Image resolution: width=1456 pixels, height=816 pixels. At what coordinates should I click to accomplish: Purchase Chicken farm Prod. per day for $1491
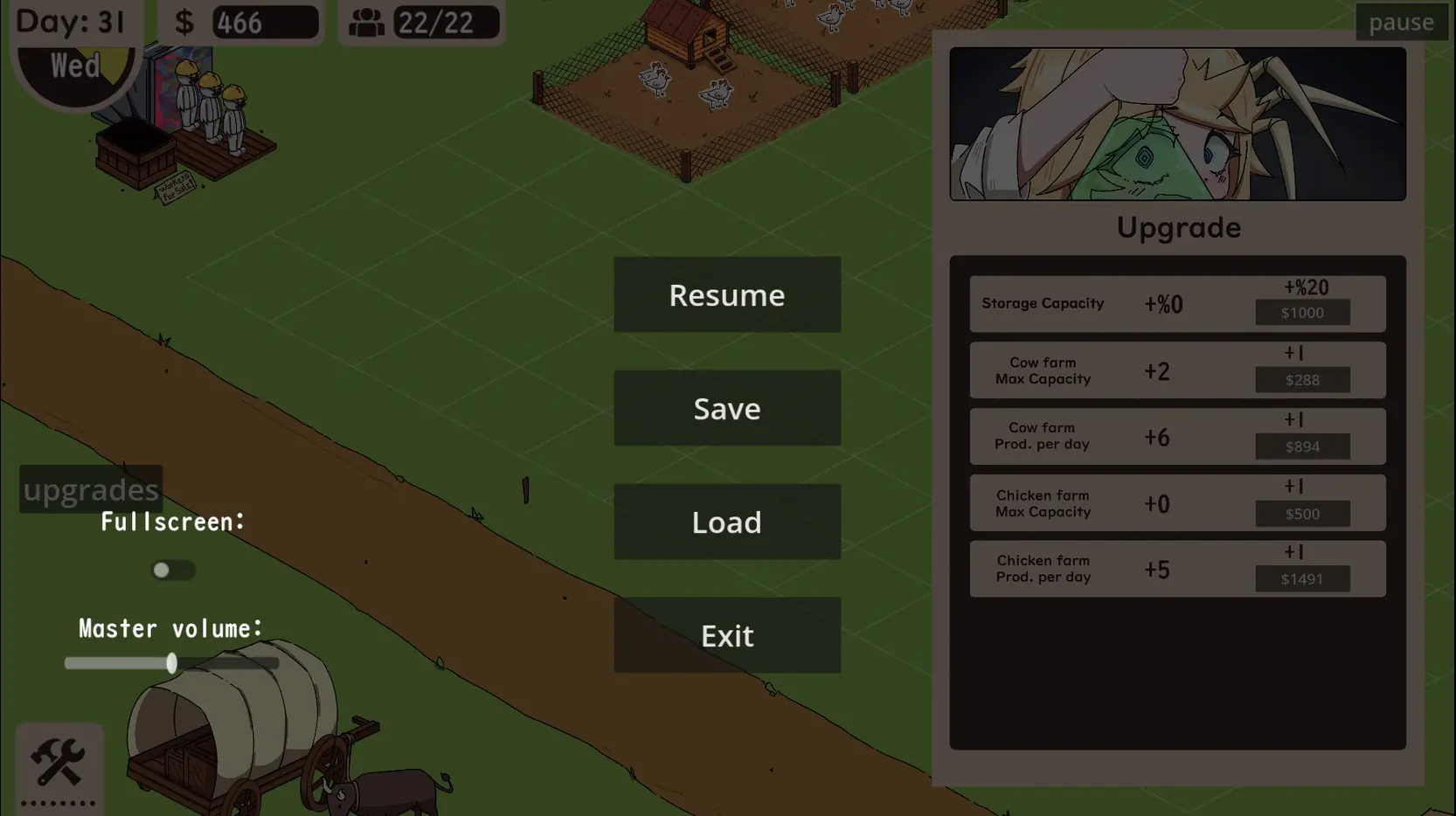click(1302, 579)
